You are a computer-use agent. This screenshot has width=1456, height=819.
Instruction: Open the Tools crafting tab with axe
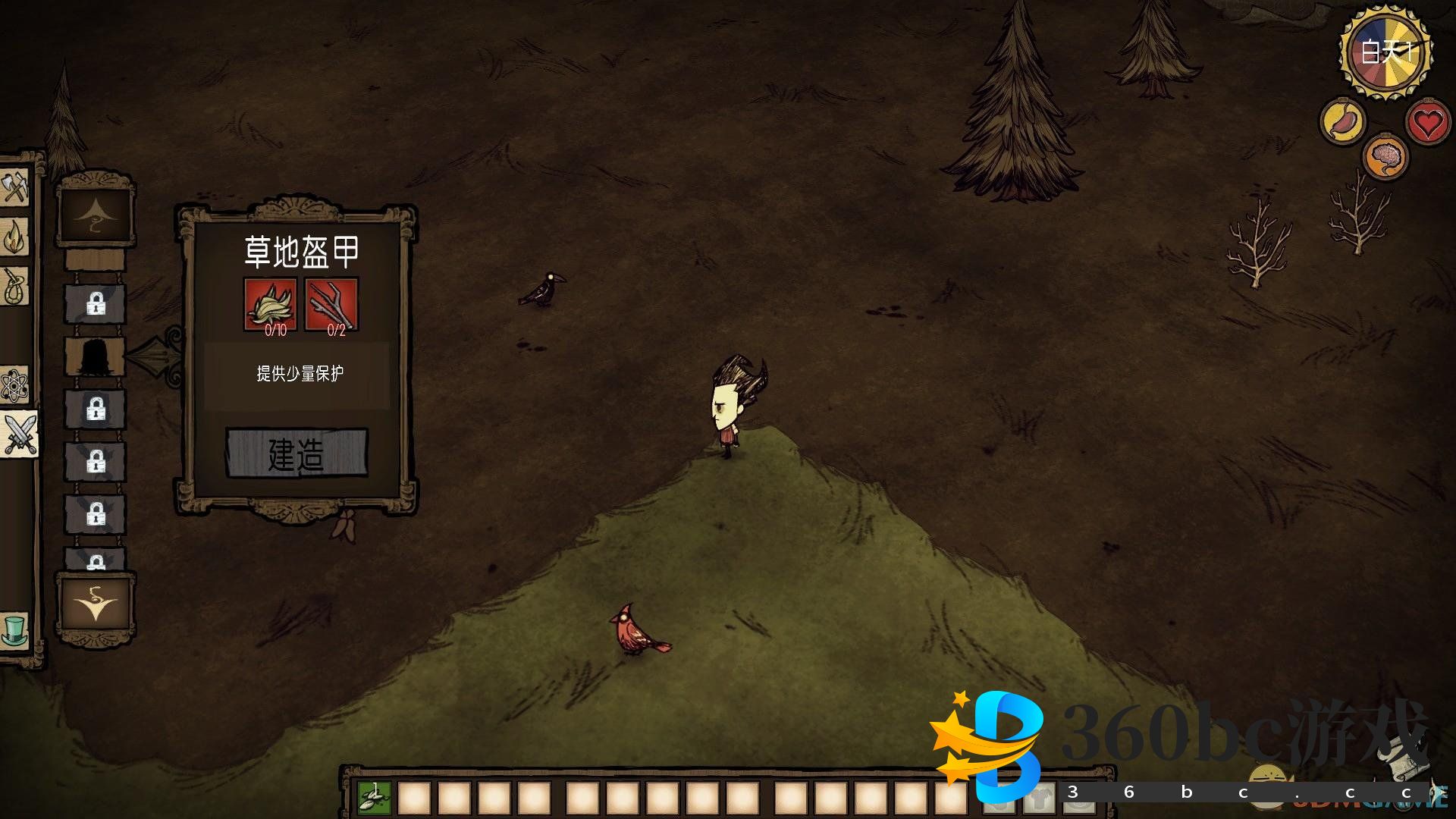14,187
